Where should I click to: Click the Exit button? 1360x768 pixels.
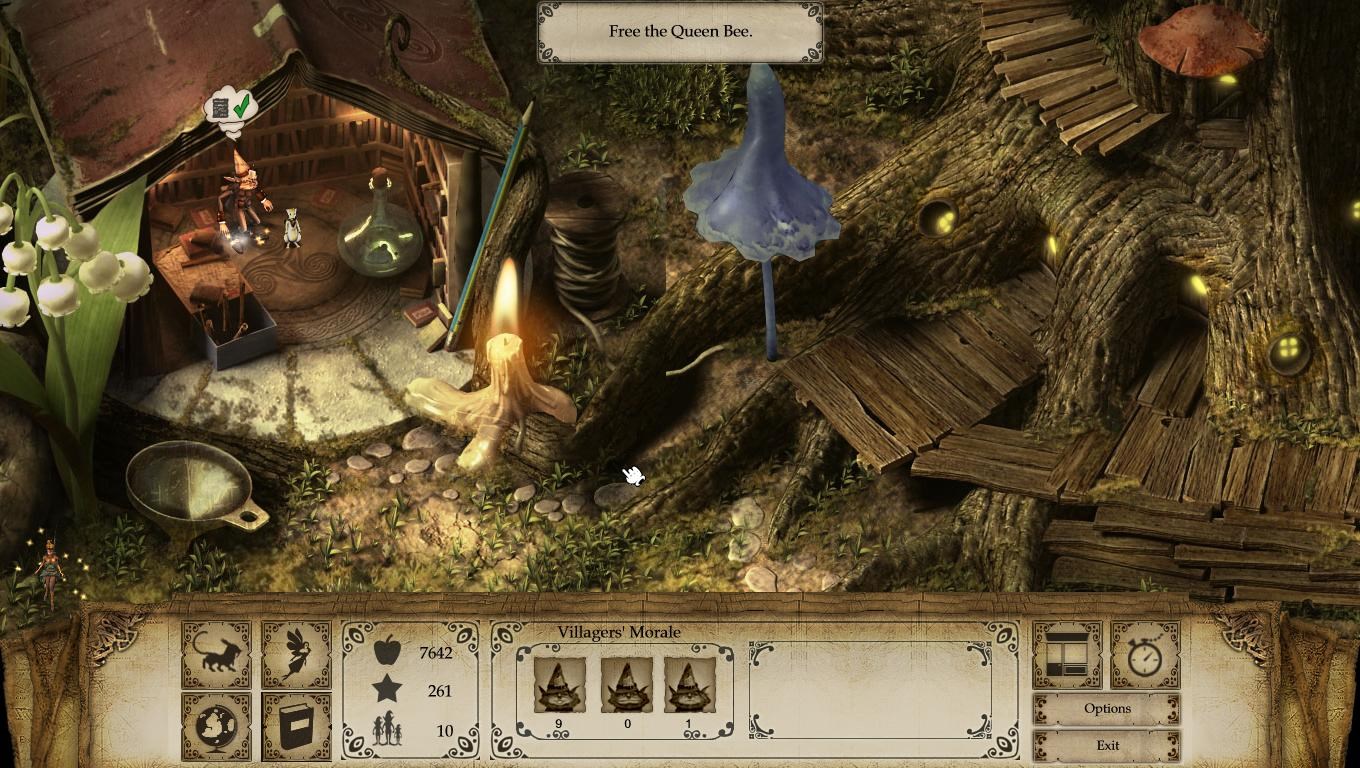pos(1106,745)
